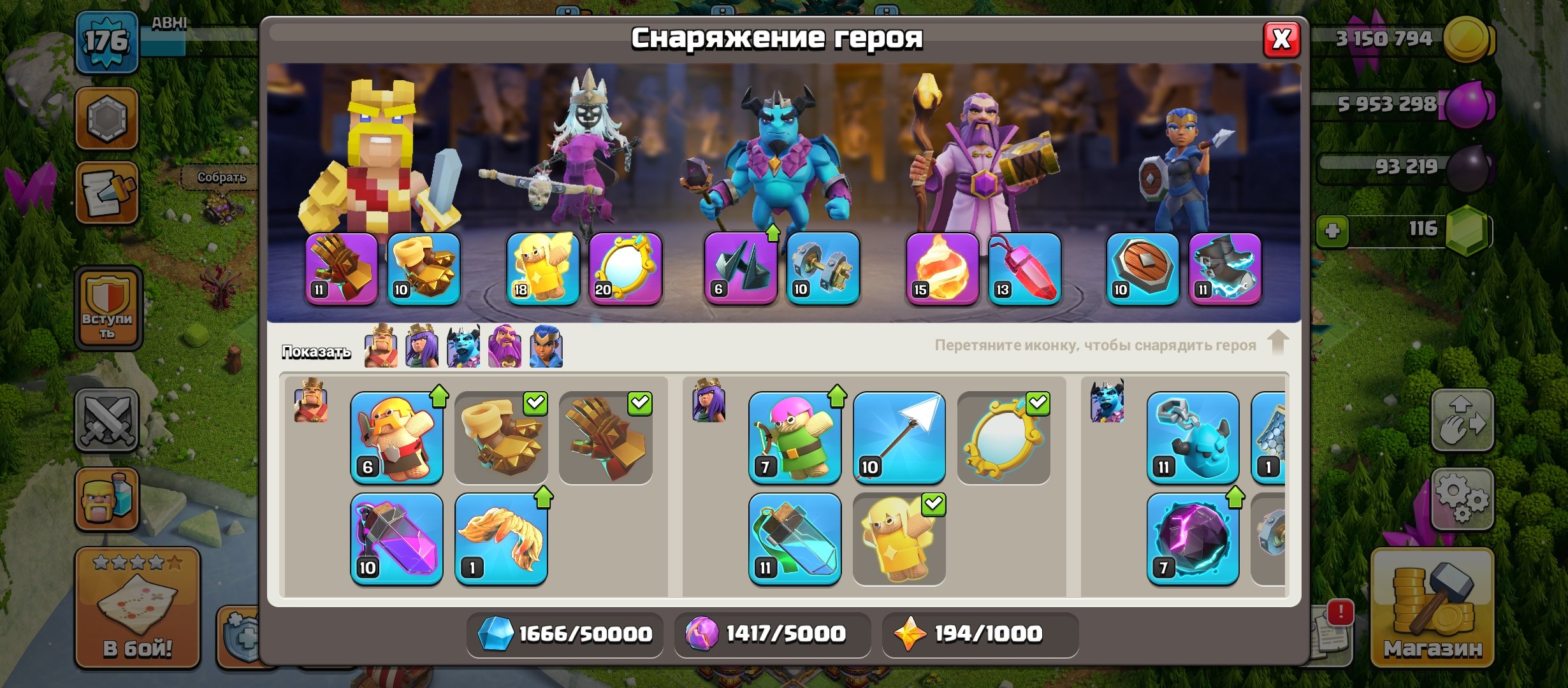
Task: Open the attack crossed-swords icon
Action: tap(107, 420)
